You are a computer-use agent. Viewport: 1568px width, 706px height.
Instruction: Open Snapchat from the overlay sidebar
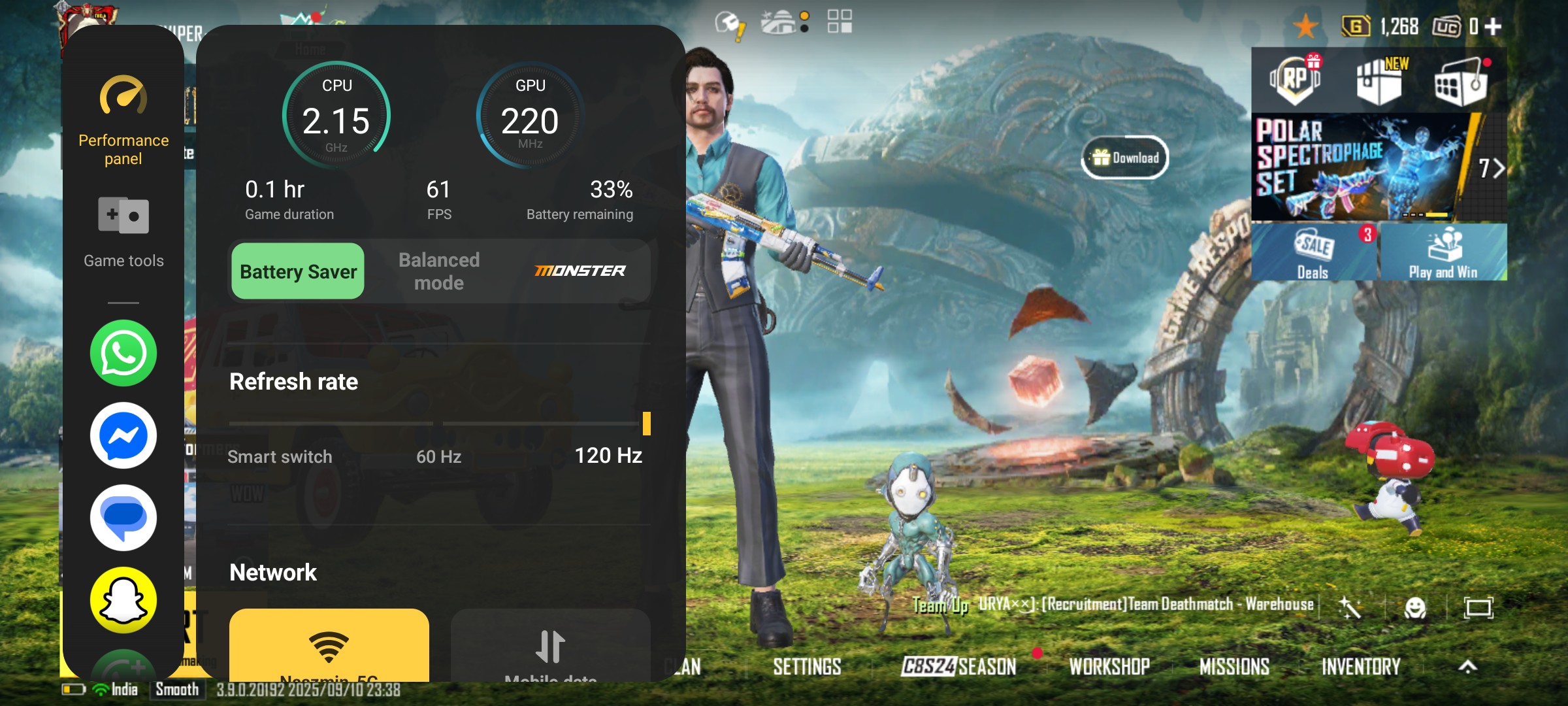coord(123,600)
